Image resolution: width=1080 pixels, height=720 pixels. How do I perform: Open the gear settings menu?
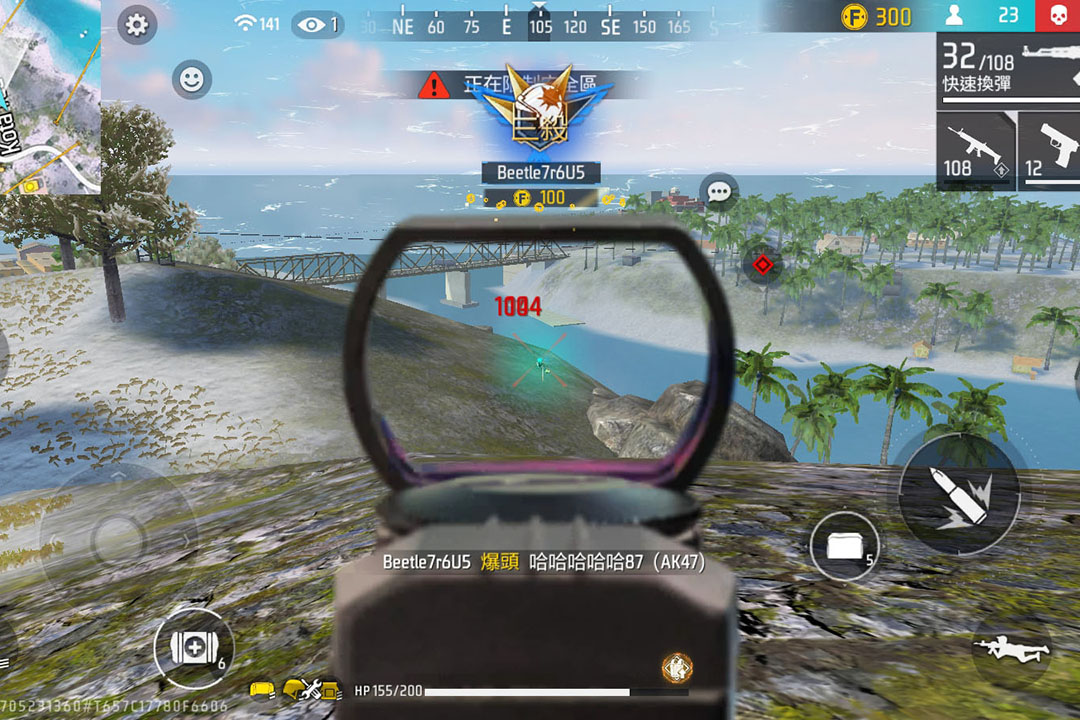[137, 26]
